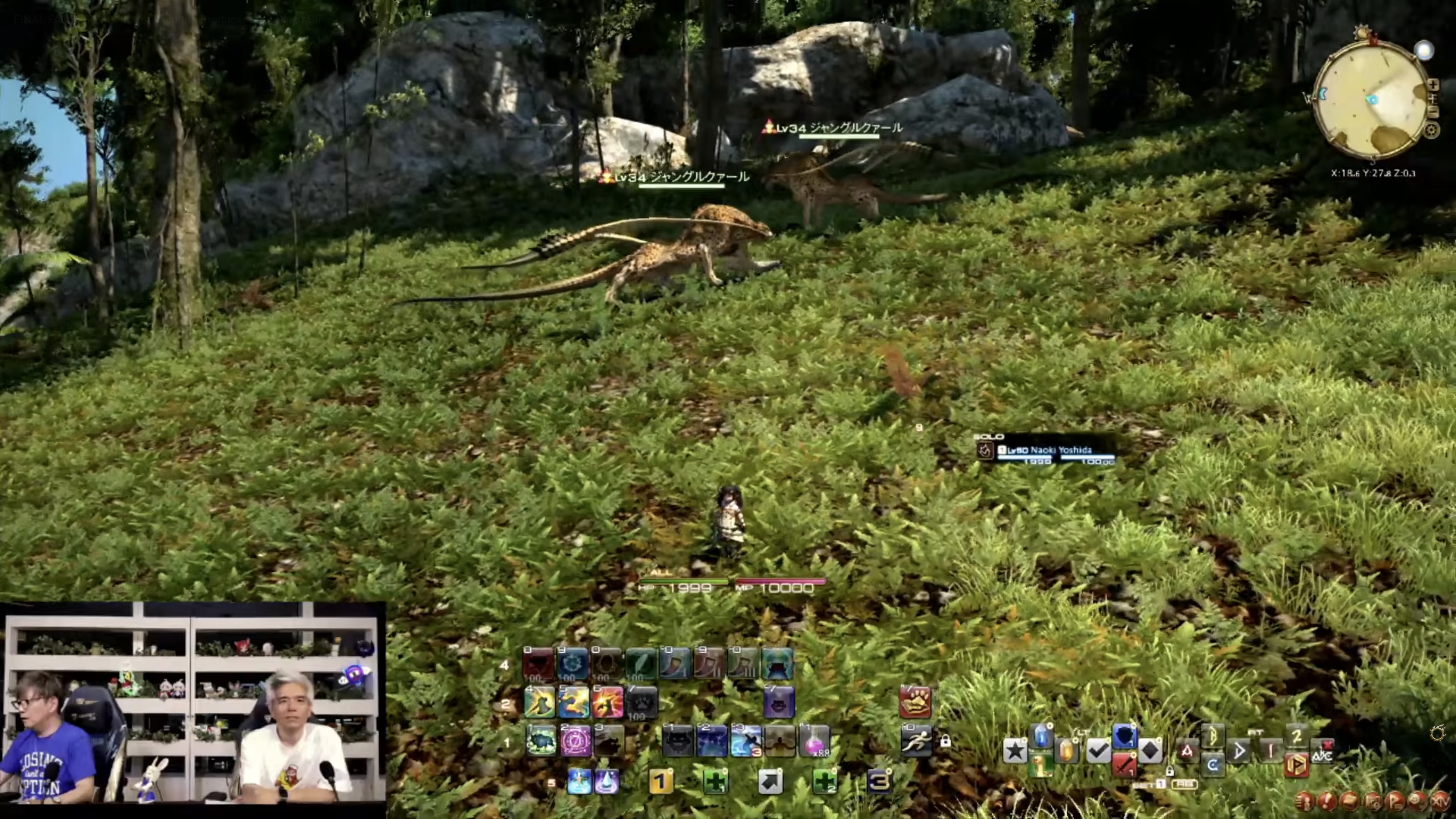1456x819 pixels.
Task: Toggle the hotbar padlock icon
Action: [946, 742]
